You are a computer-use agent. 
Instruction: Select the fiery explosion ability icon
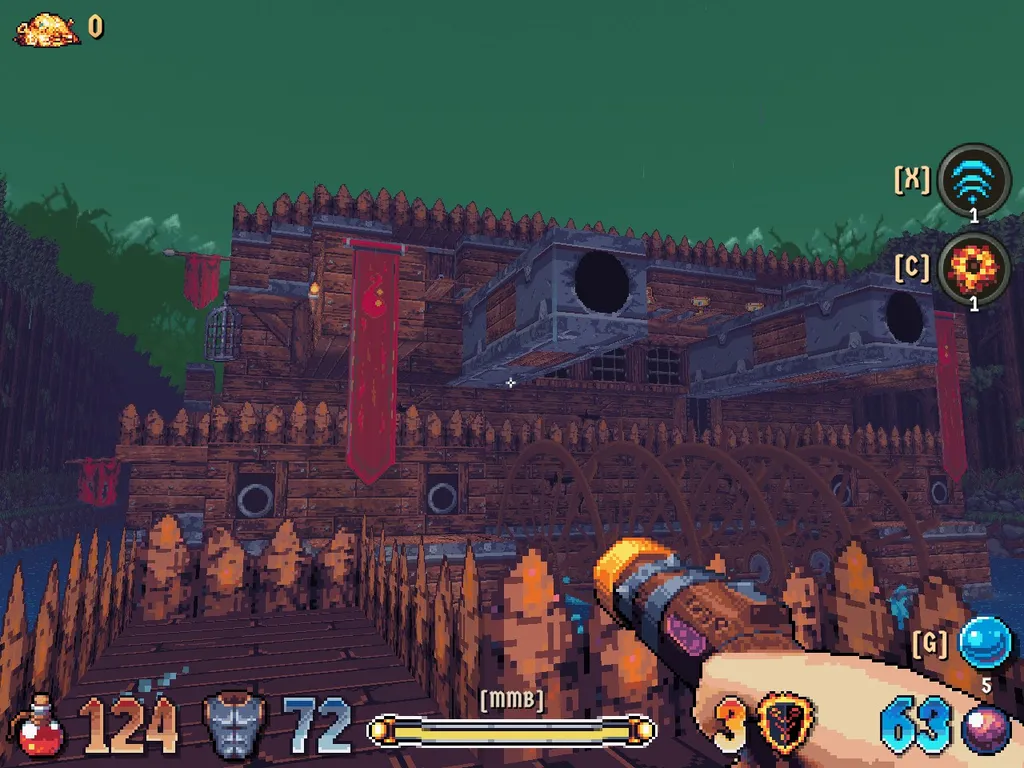point(974,268)
